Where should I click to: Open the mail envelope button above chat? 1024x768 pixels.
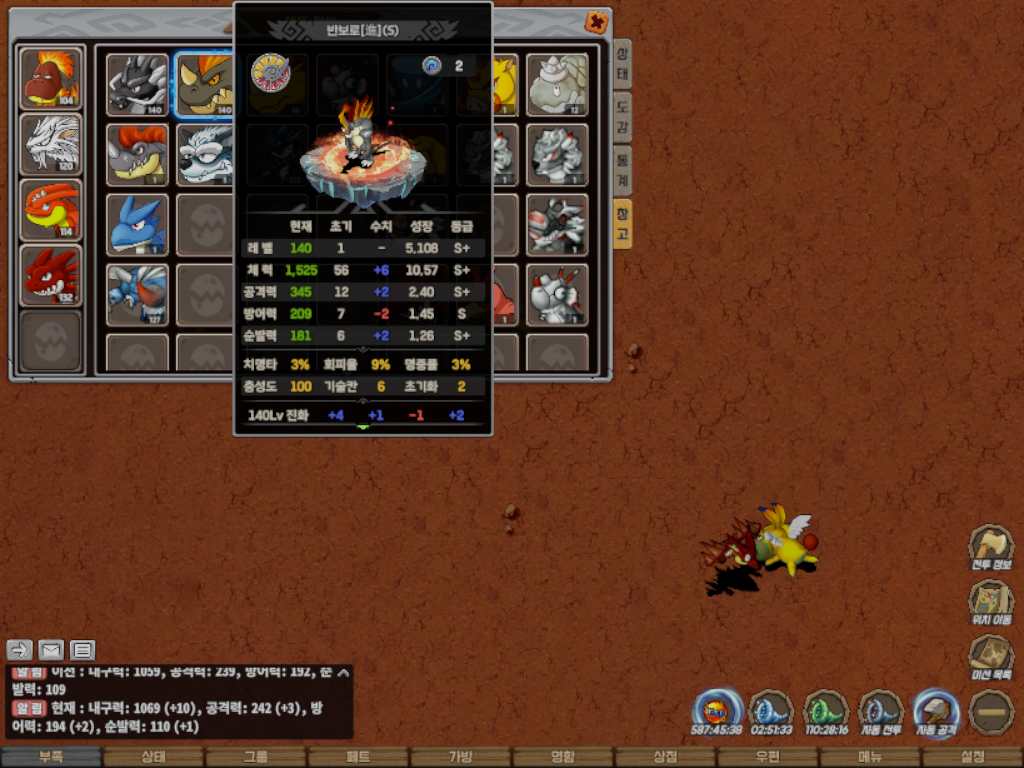coord(51,650)
